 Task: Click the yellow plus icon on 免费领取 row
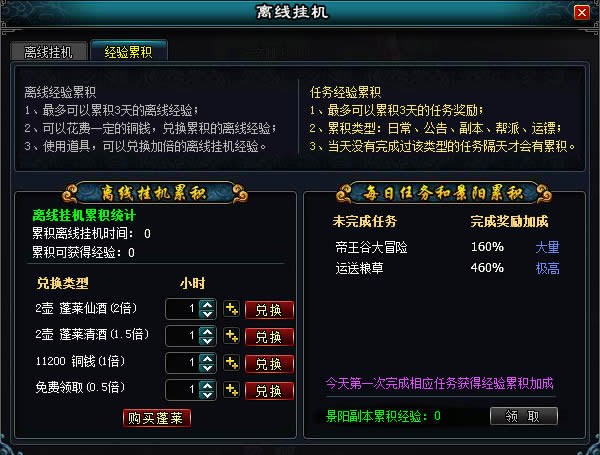point(231,390)
